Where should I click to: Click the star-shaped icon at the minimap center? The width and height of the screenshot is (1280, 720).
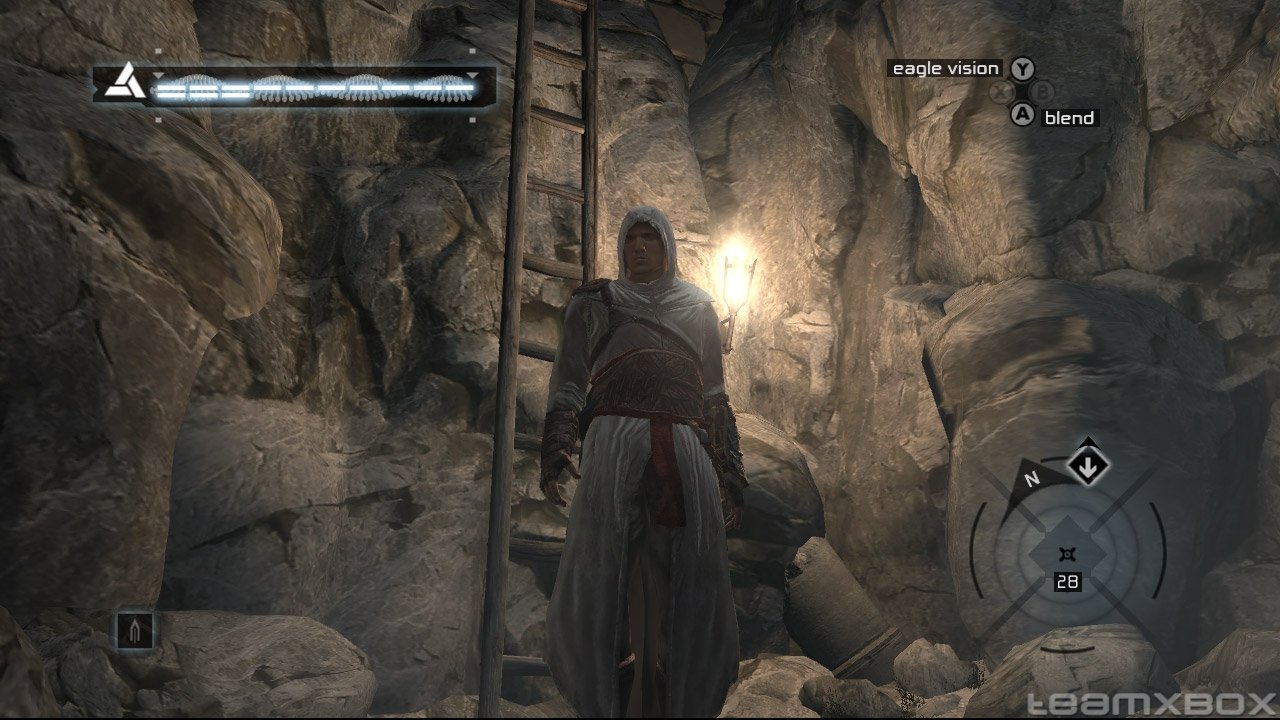pos(1068,554)
